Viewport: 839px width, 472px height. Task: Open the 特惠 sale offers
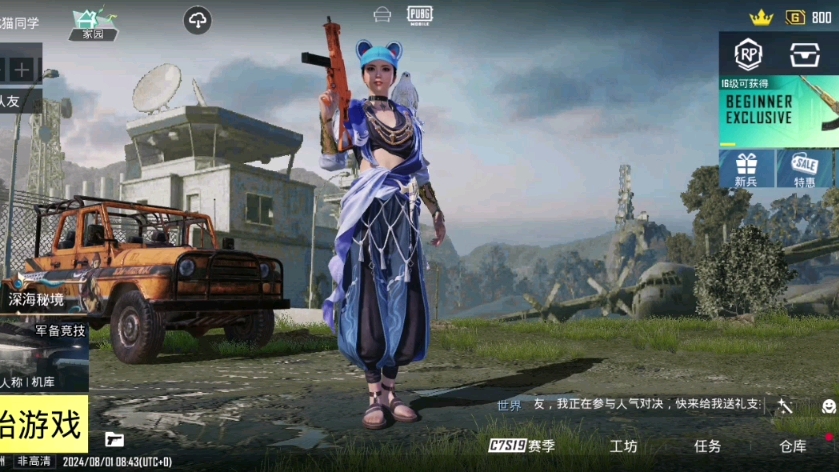(x=804, y=169)
